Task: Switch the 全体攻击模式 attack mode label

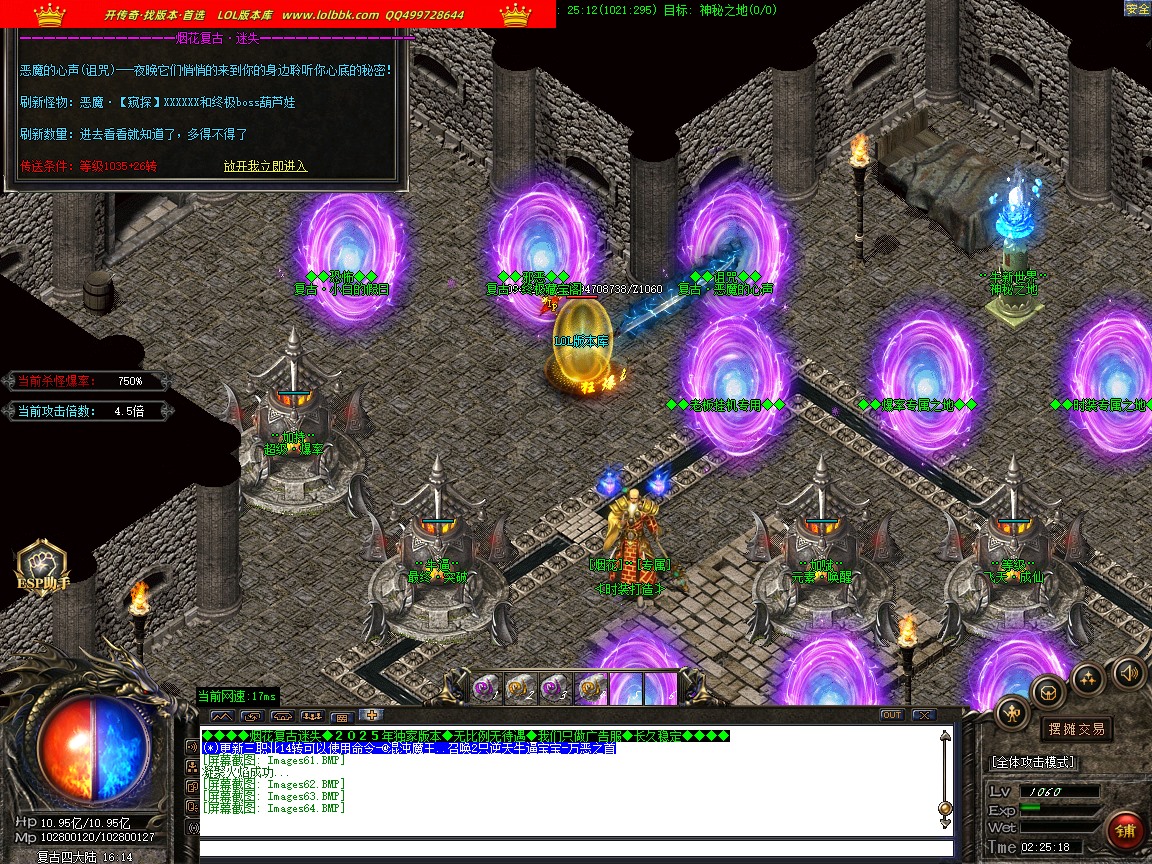Action: pos(1034,762)
